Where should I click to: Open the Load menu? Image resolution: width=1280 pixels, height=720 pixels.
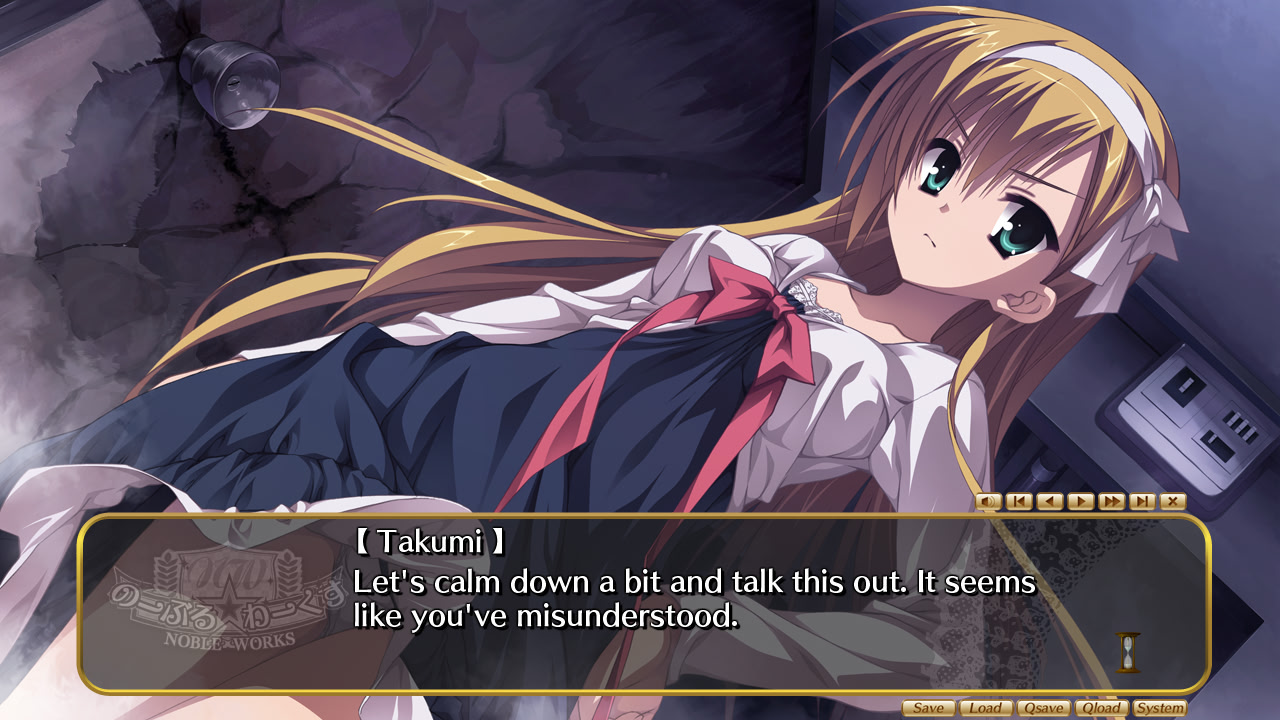point(986,708)
